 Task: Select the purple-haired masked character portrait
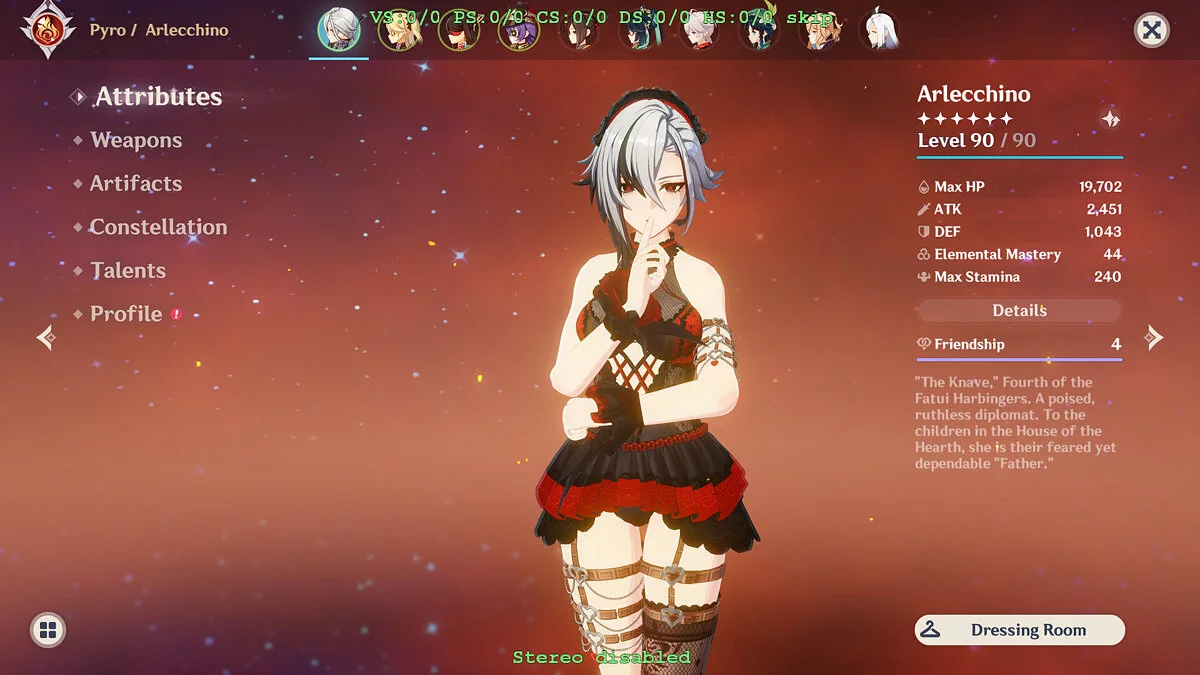tap(518, 32)
